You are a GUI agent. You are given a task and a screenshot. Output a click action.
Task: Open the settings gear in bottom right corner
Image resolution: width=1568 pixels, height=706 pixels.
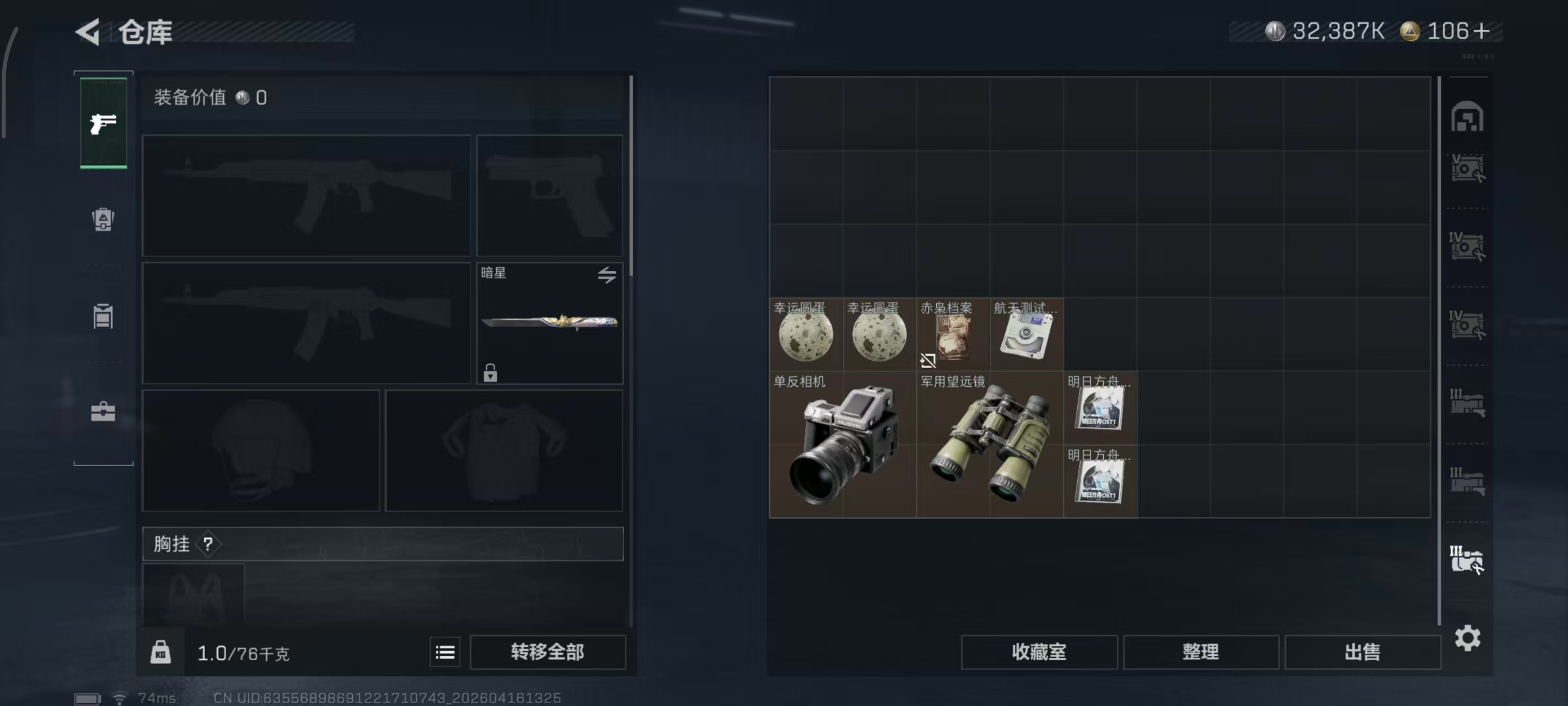1468,638
